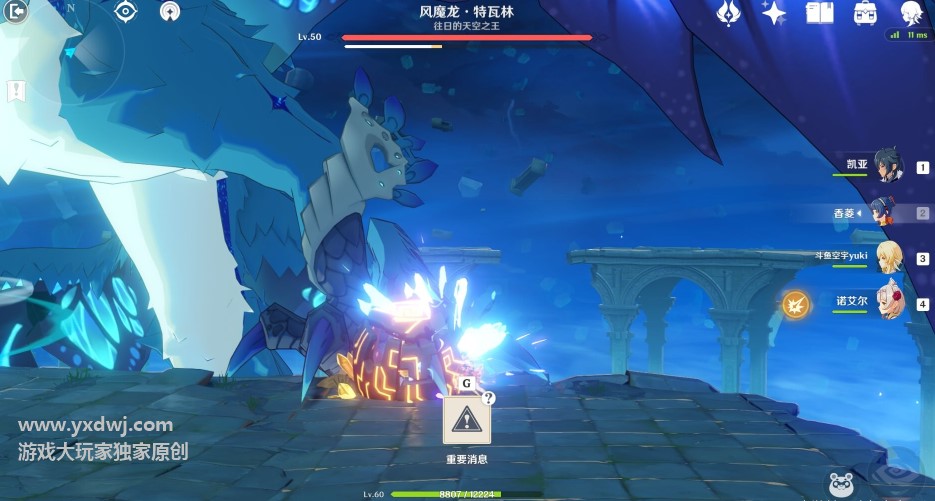Open the exclamation bookmark quest icon
The image size is (935, 501).
tap(16, 91)
